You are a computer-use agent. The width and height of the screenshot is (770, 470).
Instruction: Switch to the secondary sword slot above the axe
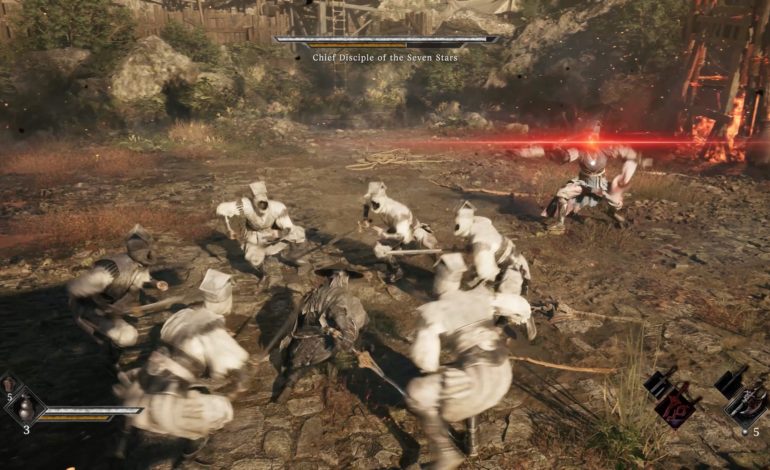pyautogui.click(x=727, y=382)
